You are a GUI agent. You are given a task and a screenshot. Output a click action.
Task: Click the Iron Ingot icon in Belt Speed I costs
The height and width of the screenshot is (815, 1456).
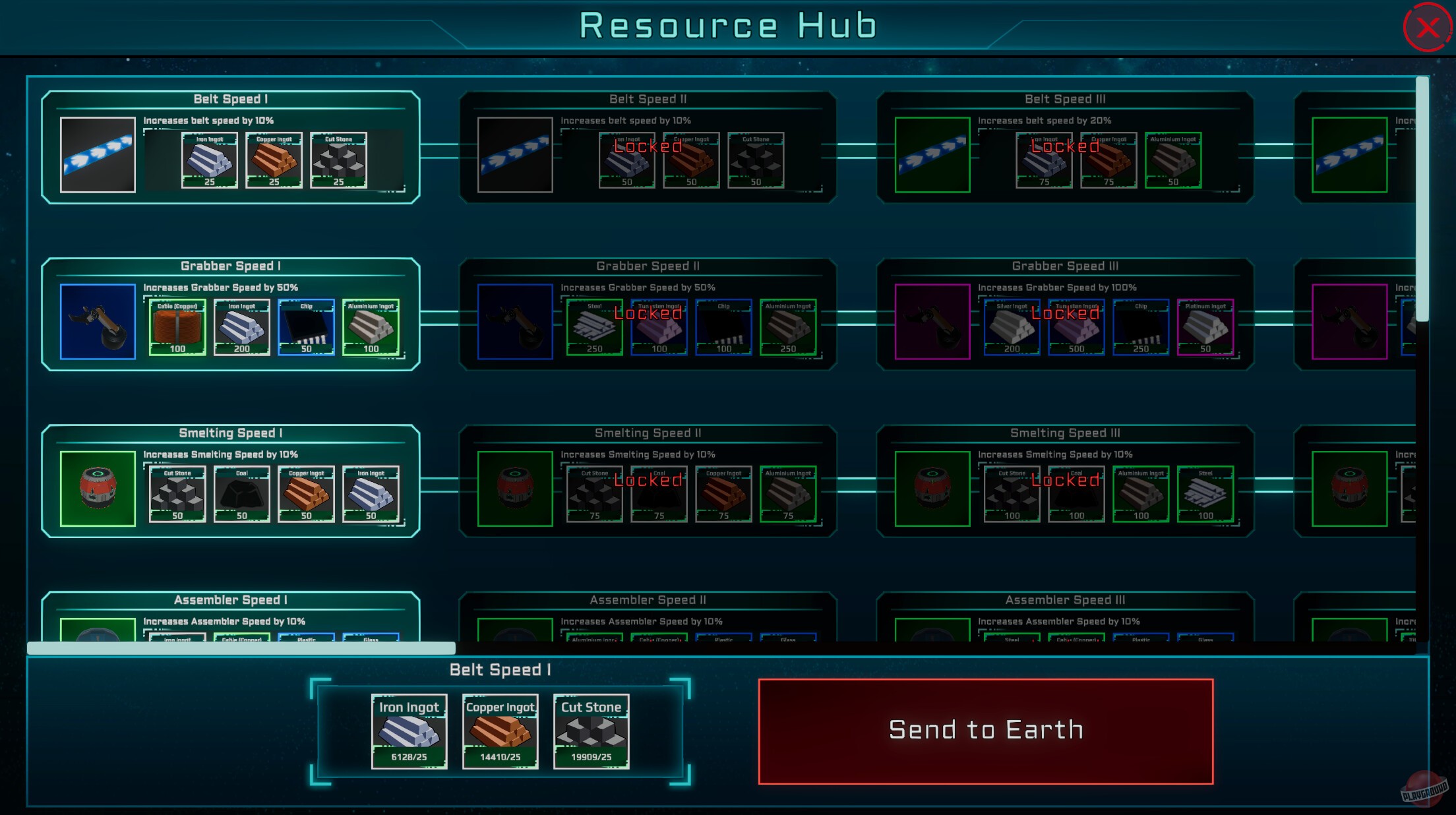(x=208, y=160)
